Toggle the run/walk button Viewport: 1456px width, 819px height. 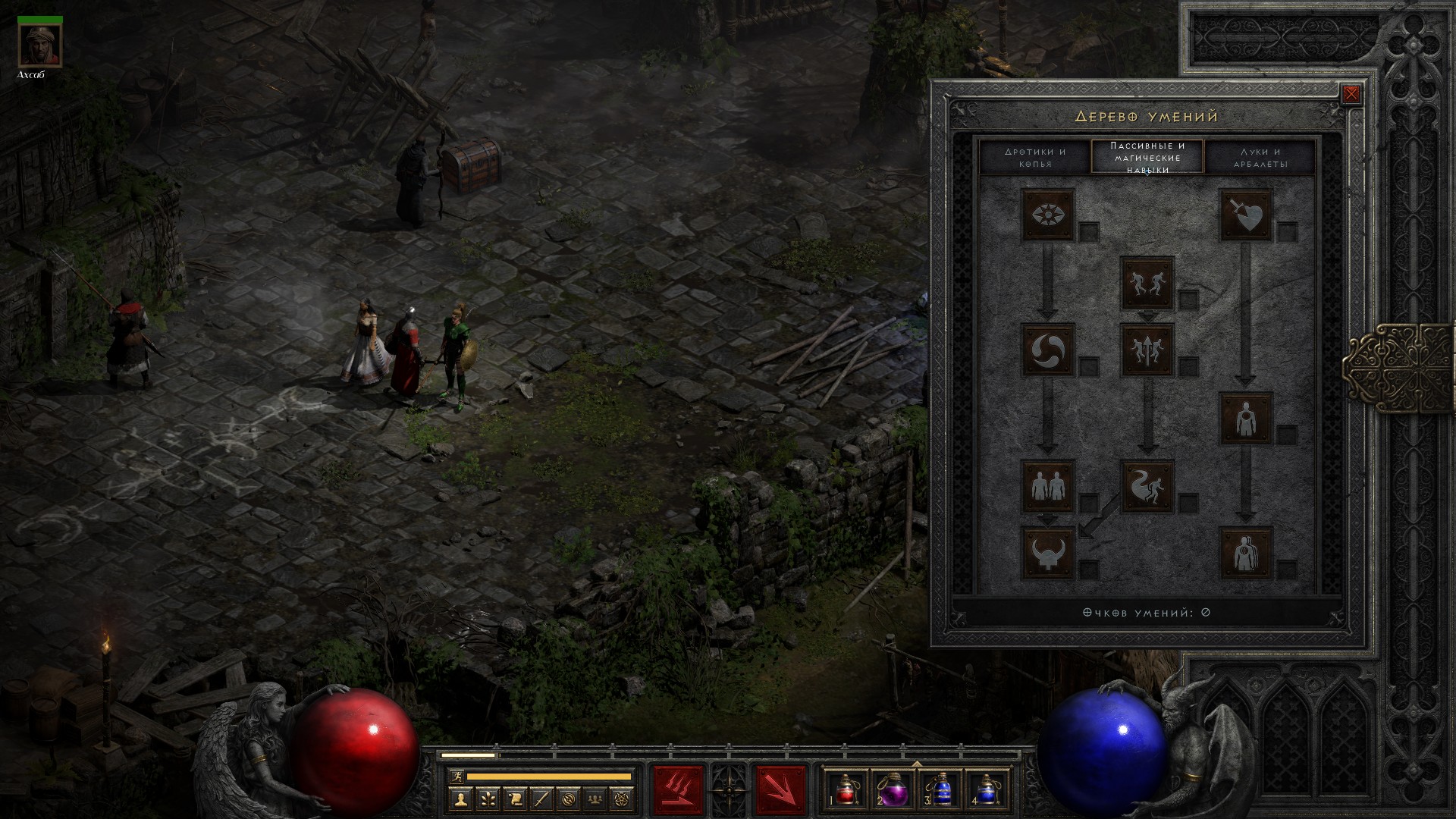pos(455,776)
